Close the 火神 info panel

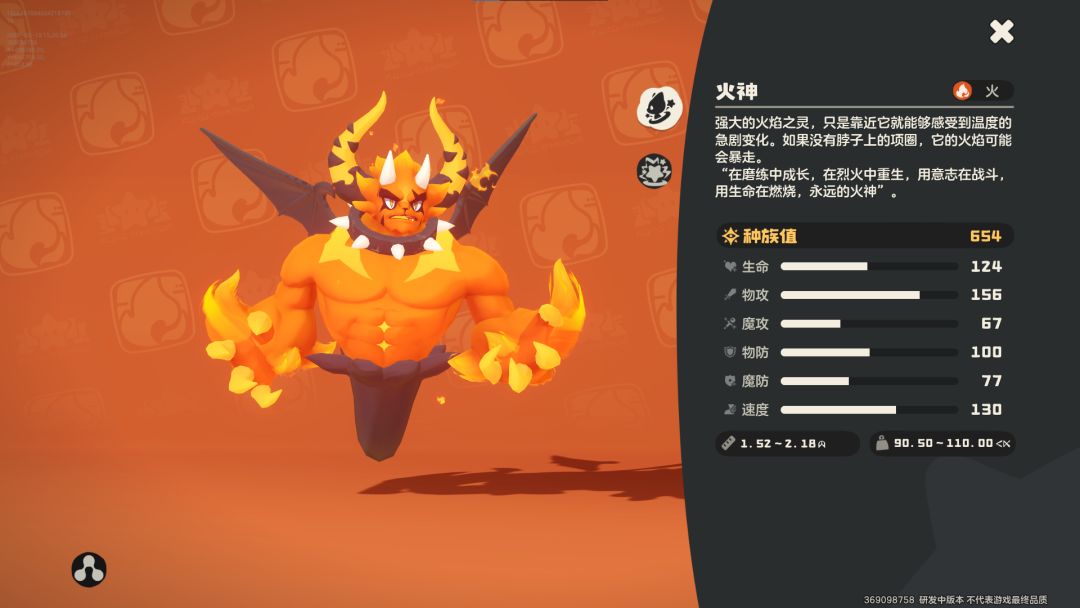(x=1002, y=31)
